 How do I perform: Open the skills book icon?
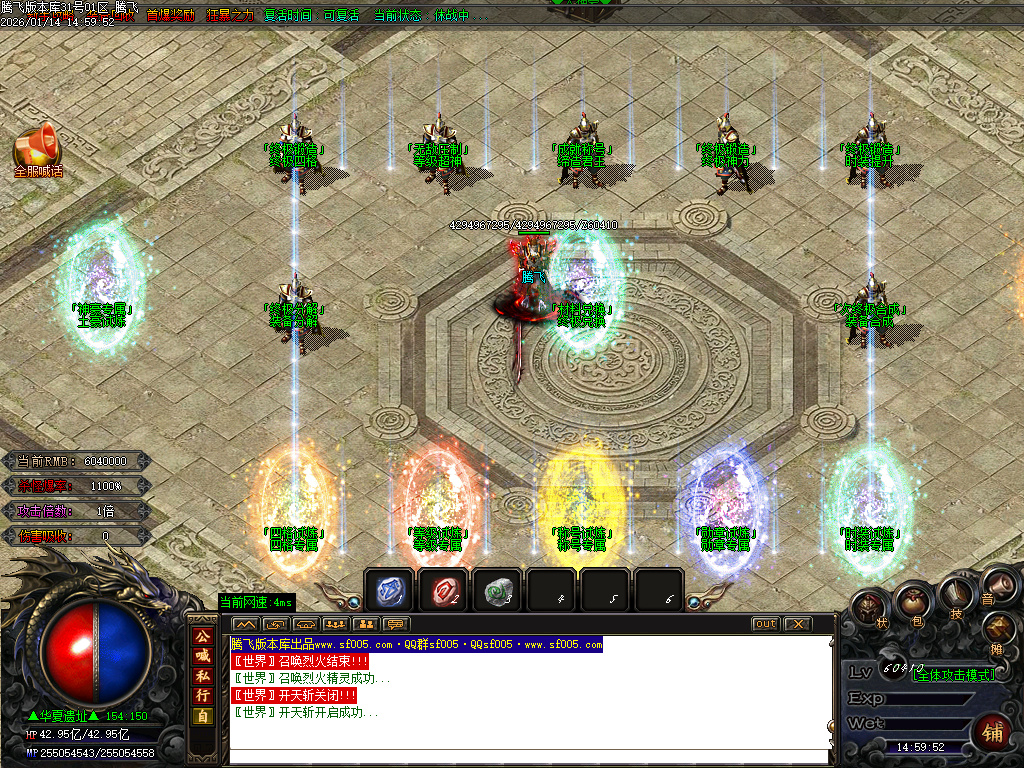(x=955, y=596)
